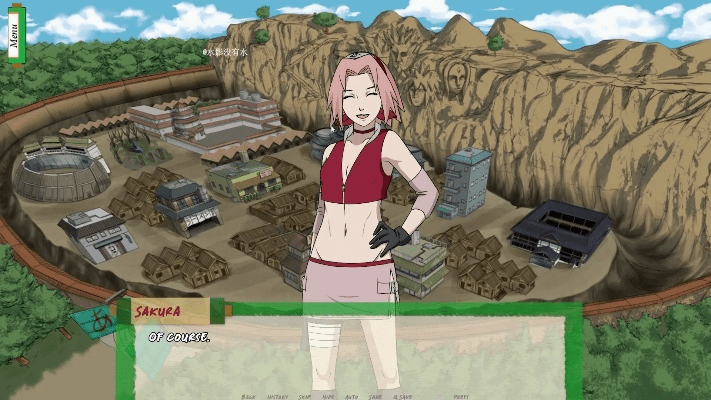Open the dialogue History log
This screenshot has height=400, width=711.
pos(277,396)
